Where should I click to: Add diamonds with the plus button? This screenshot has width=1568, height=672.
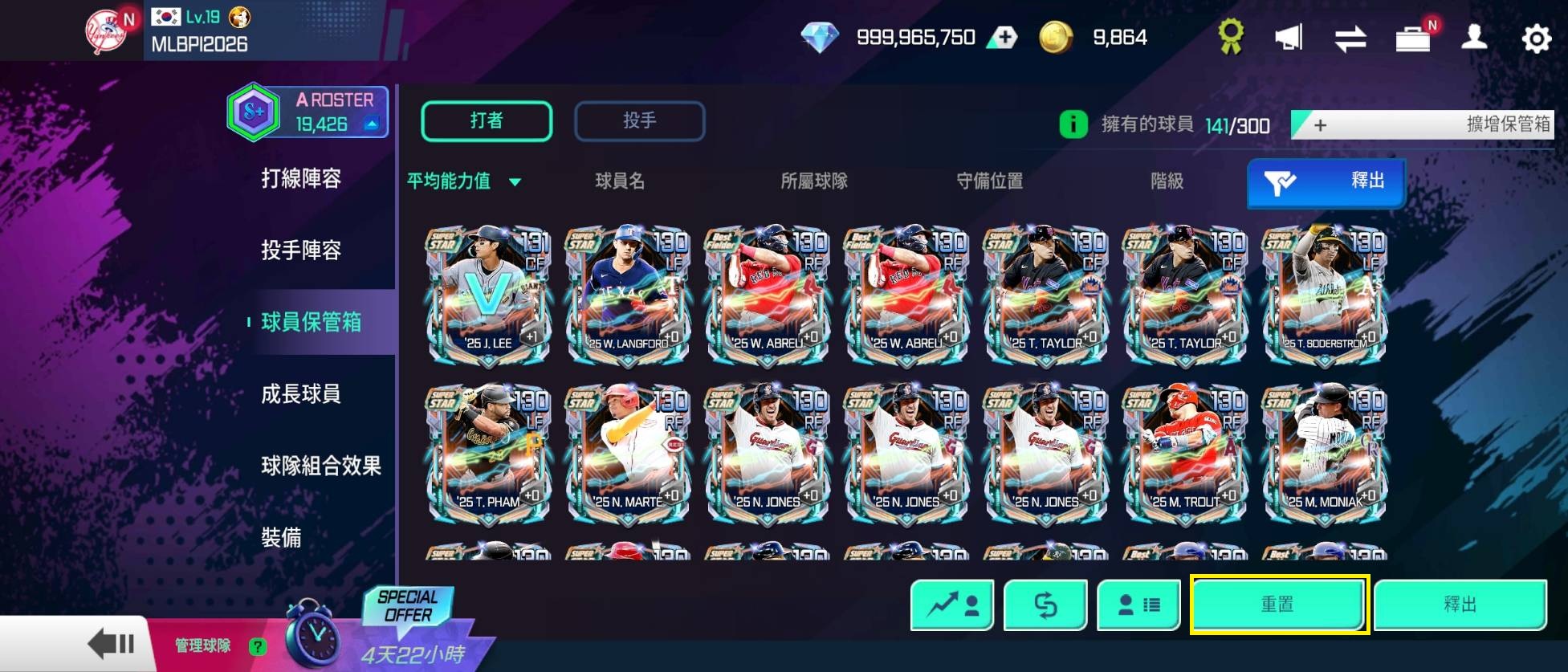(x=1003, y=38)
